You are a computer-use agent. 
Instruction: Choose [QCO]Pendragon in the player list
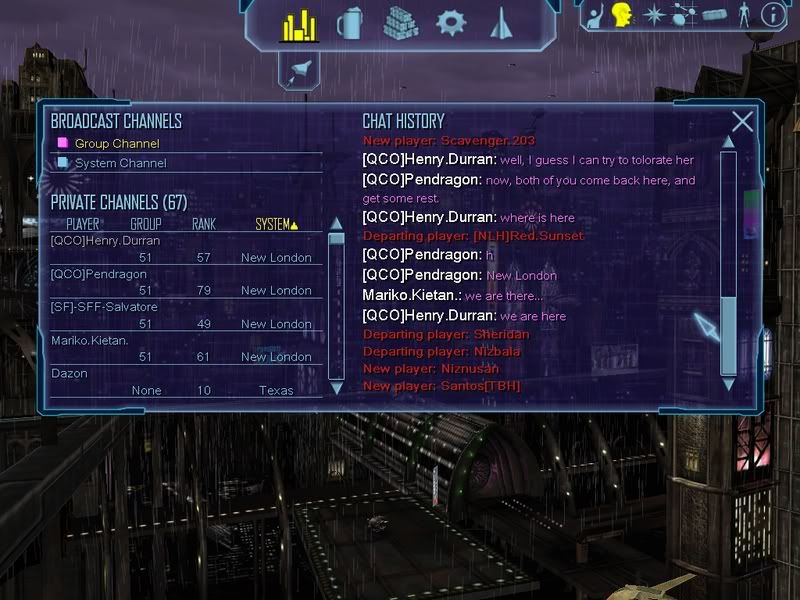tap(97, 274)
